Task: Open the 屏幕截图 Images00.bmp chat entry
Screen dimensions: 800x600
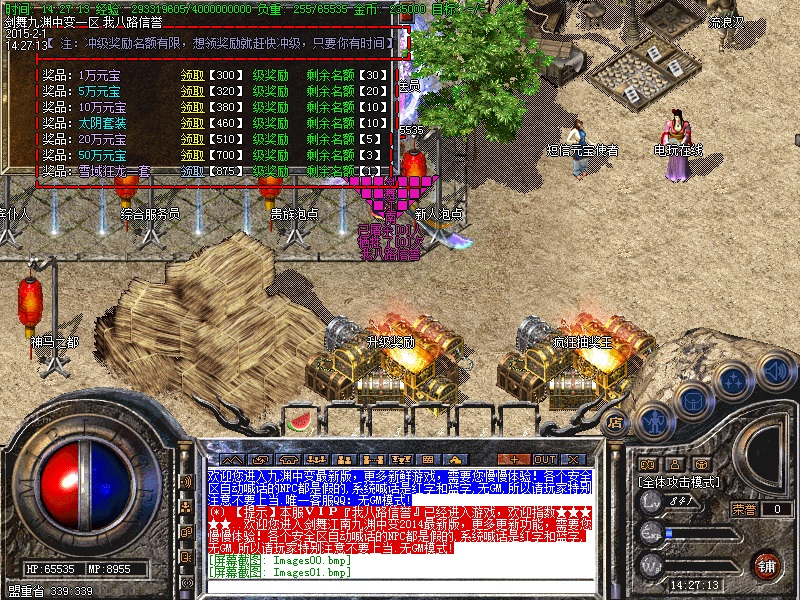Action: pos(280,561)
